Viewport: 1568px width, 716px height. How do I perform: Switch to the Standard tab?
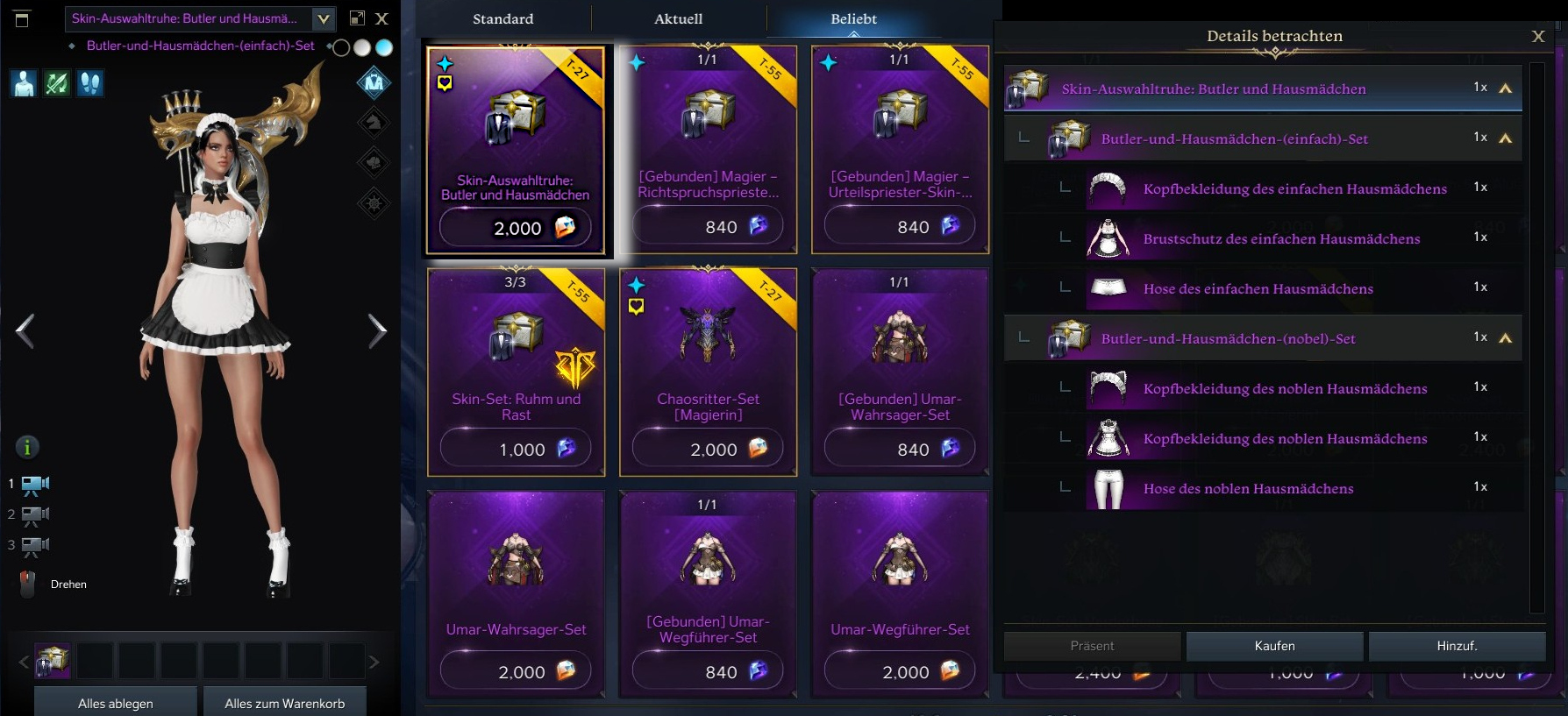pyautogui.click(x=502, y=18)
